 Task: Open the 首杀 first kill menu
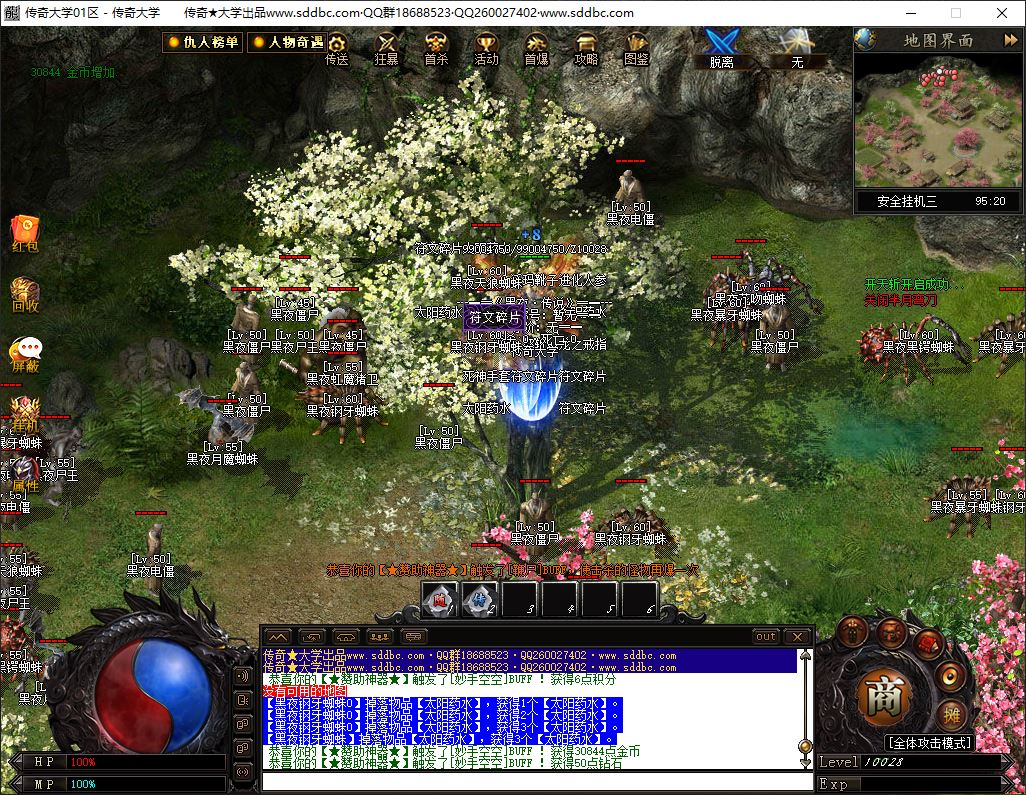436,47
